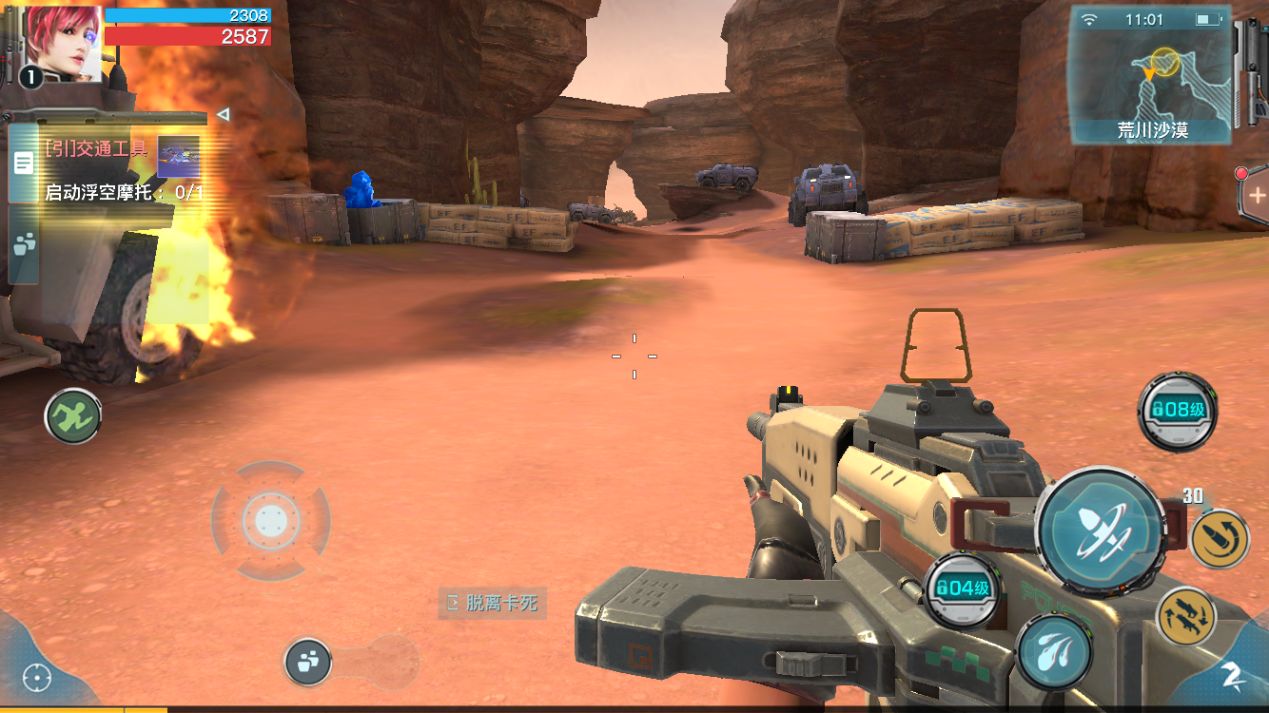
Task: Tap the red-haired character portrait
Action: (63, 43)
